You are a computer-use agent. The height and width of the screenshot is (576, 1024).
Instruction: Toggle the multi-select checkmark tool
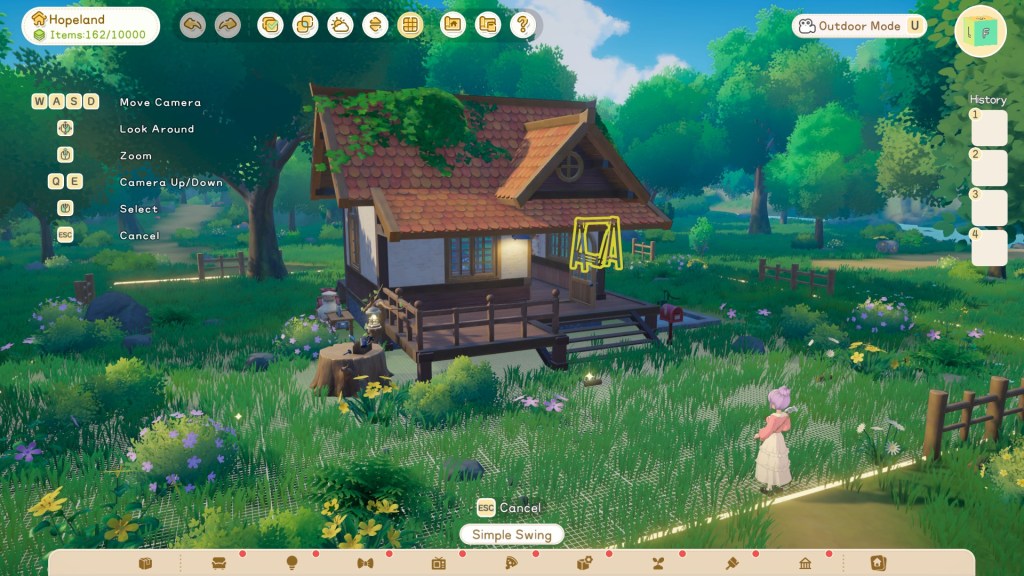point(270,26)
